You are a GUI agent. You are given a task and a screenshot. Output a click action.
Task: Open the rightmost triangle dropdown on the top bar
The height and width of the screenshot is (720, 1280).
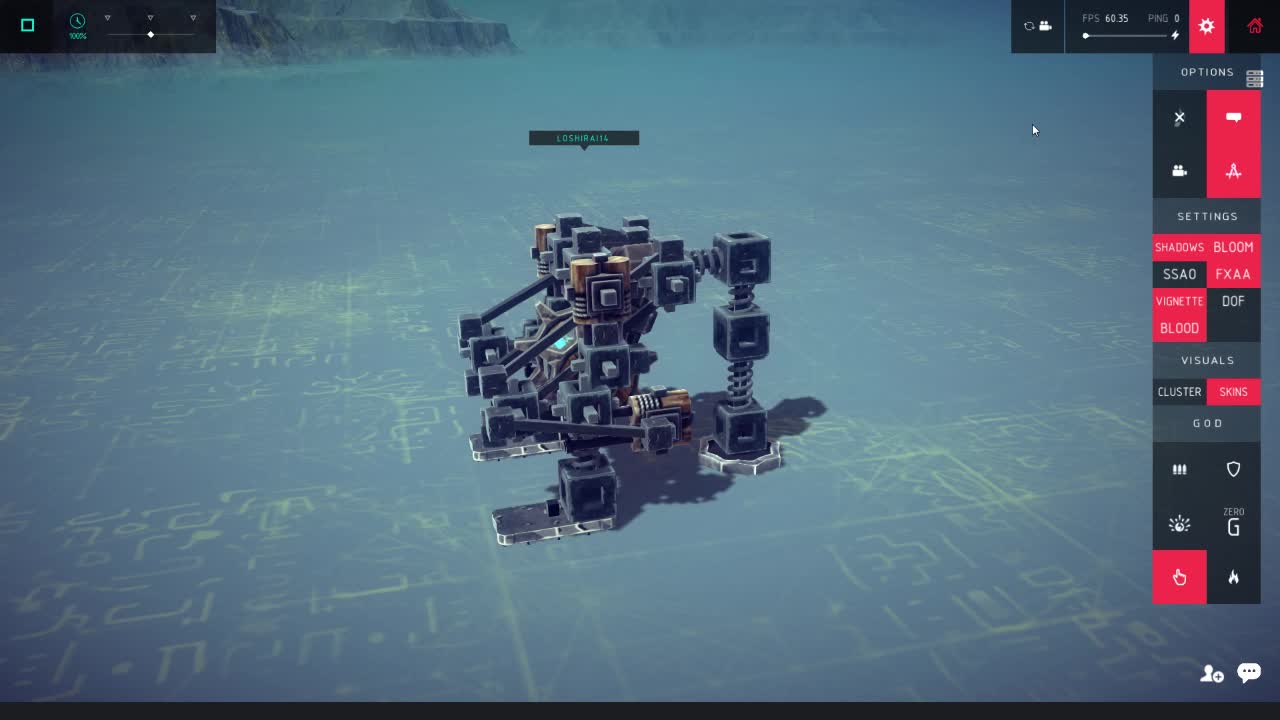[191, 16]
